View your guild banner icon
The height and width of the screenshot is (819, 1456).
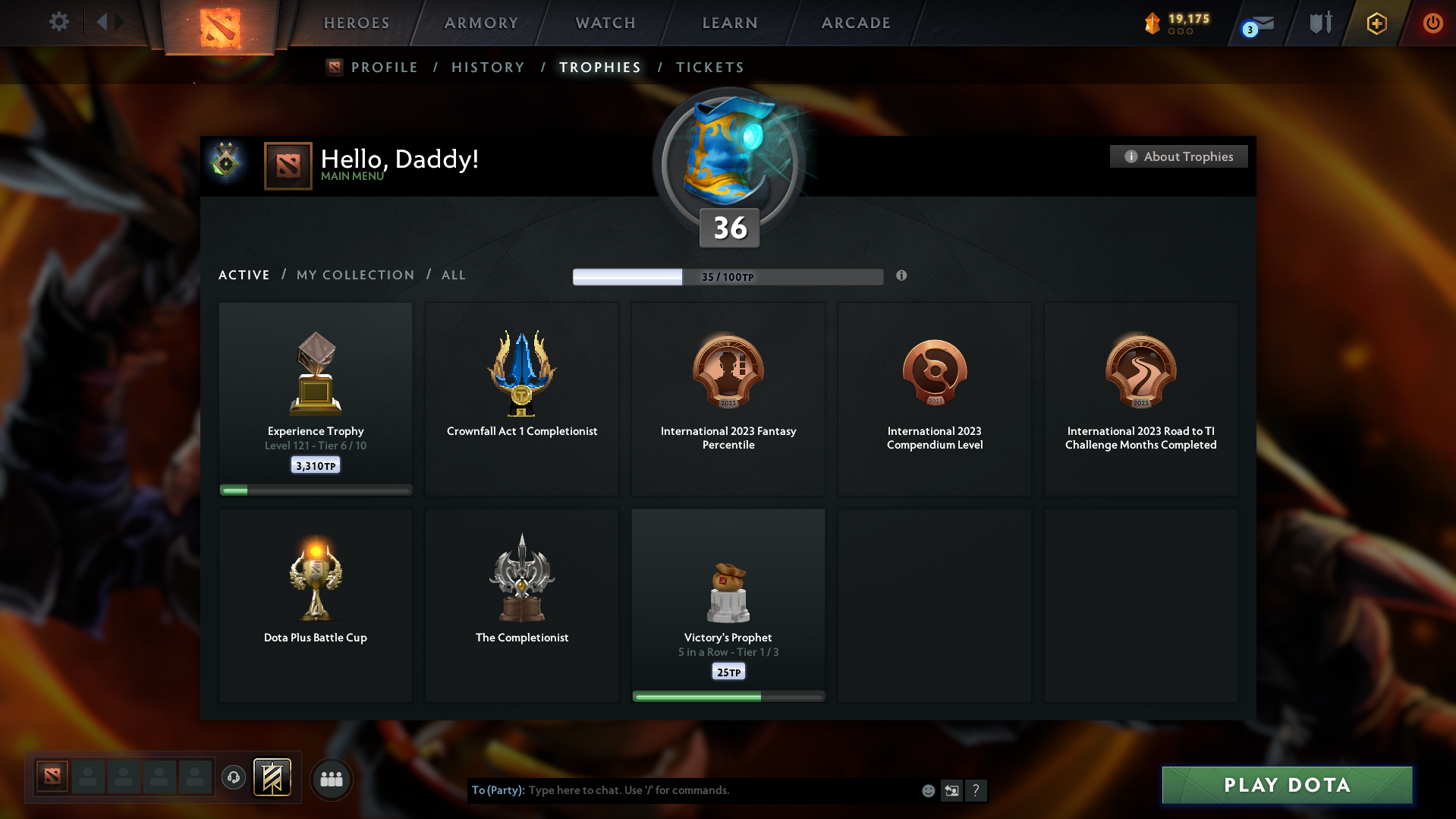click(274, 778)
